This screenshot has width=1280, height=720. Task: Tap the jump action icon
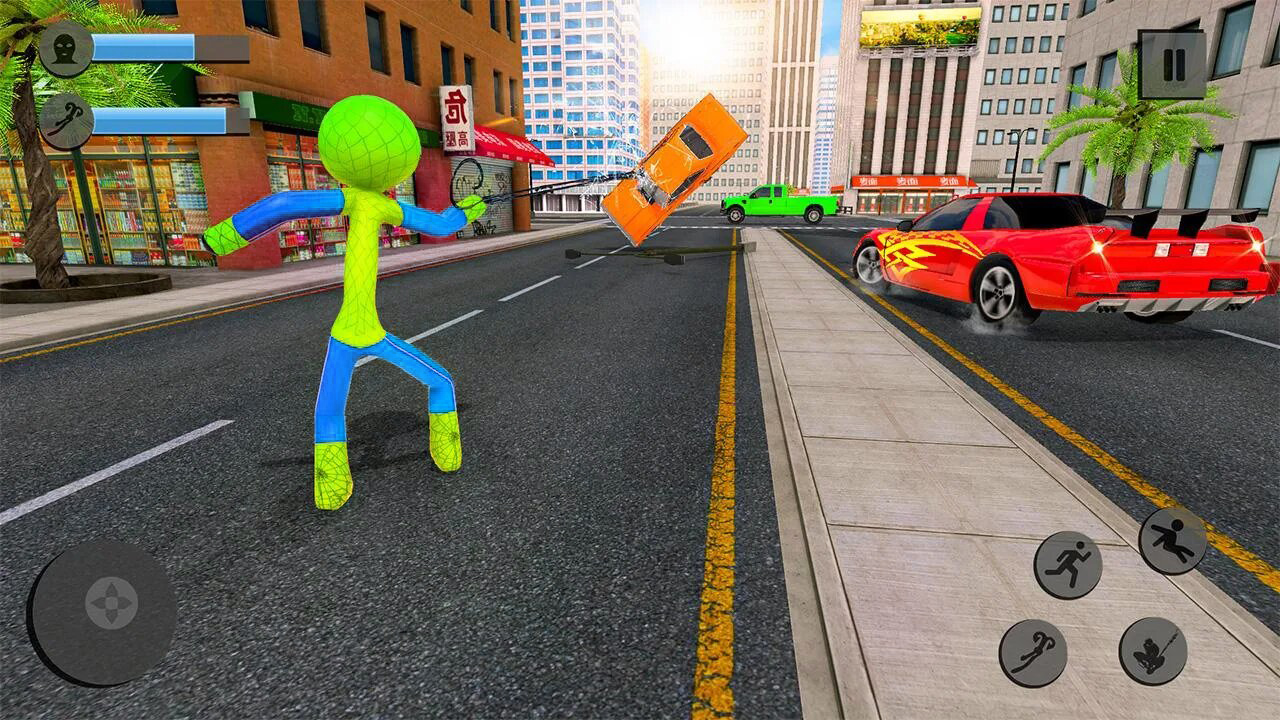(1172, 539)
